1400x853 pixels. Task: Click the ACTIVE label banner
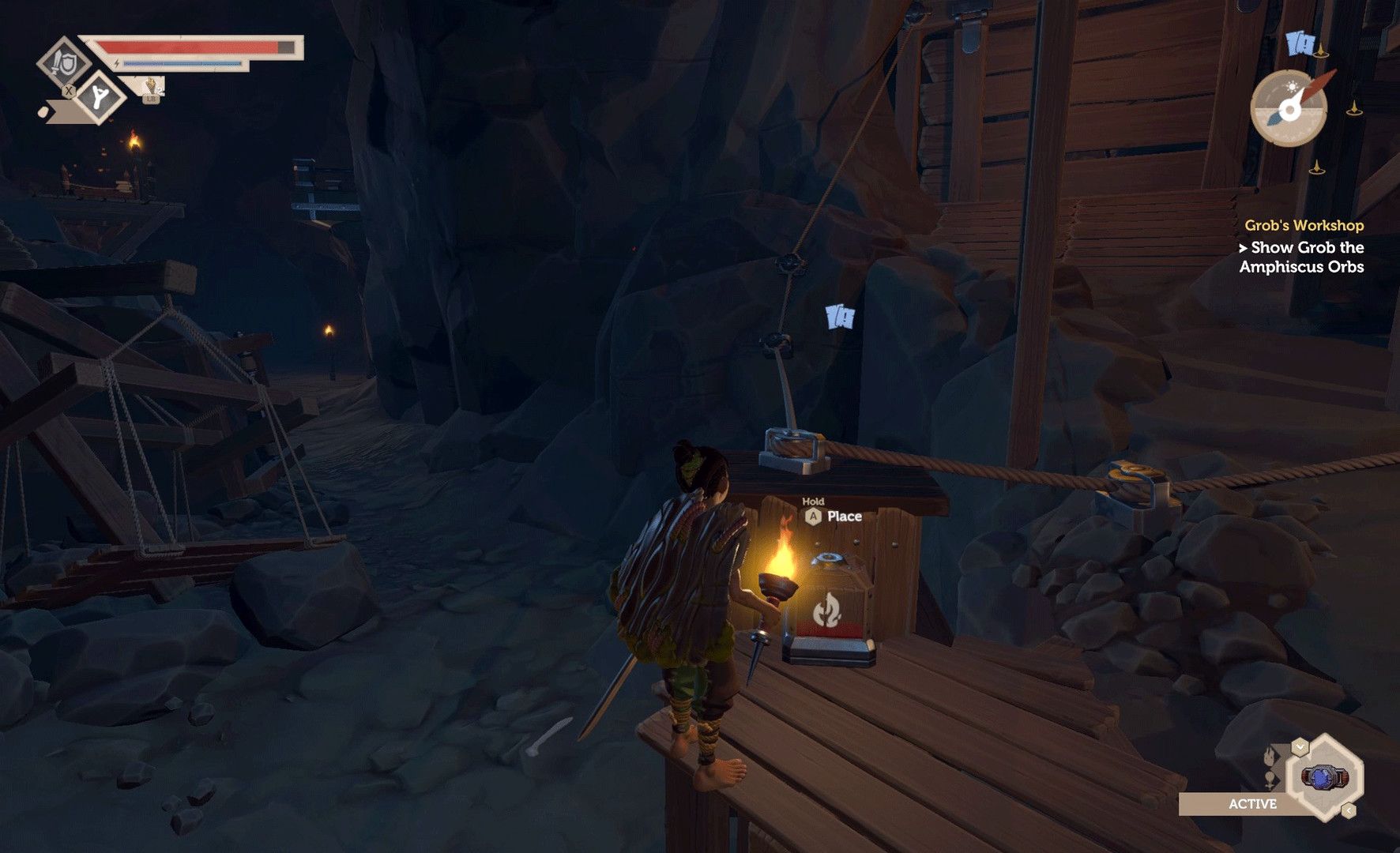tap(1254, 805)
